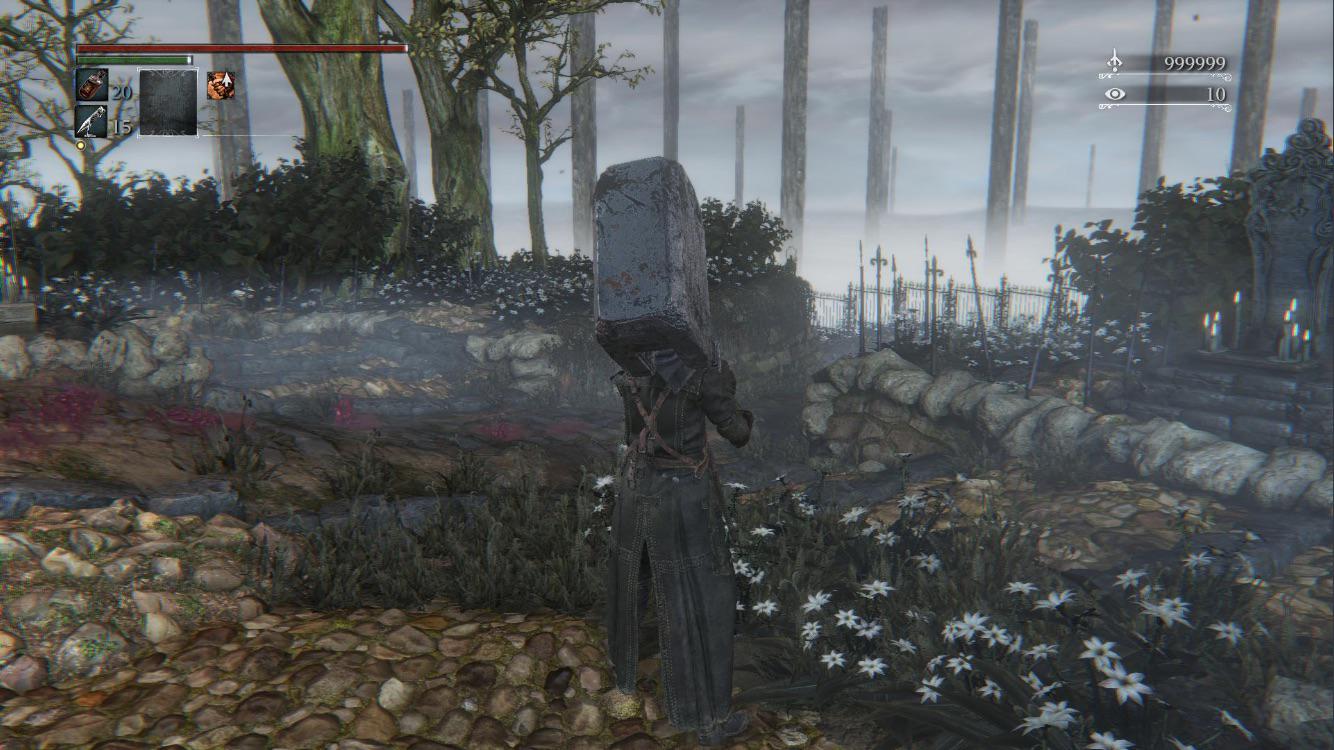Select the Blood Vial quick item icon
This screenshot has height=750, width=1334.
(92, 84)
